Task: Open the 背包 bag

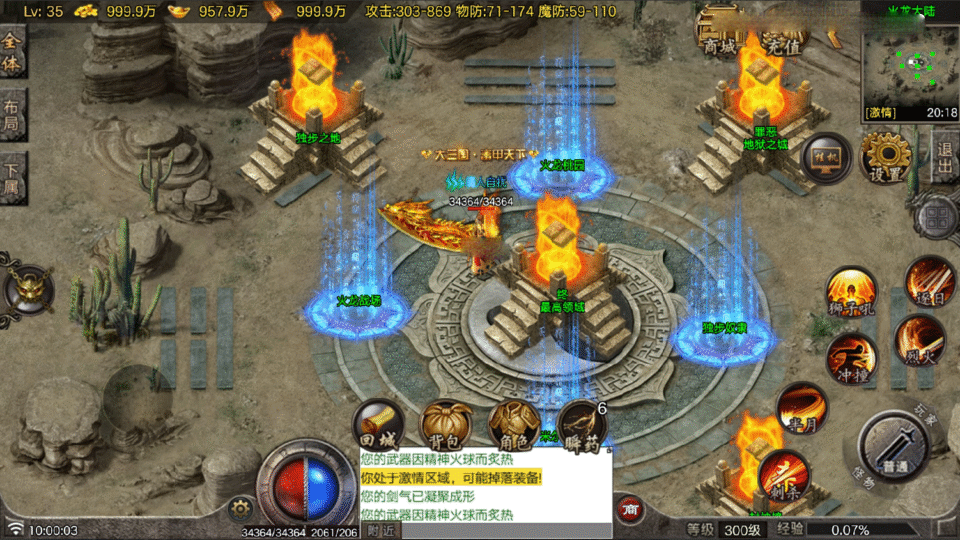Action: coord(442,425)
